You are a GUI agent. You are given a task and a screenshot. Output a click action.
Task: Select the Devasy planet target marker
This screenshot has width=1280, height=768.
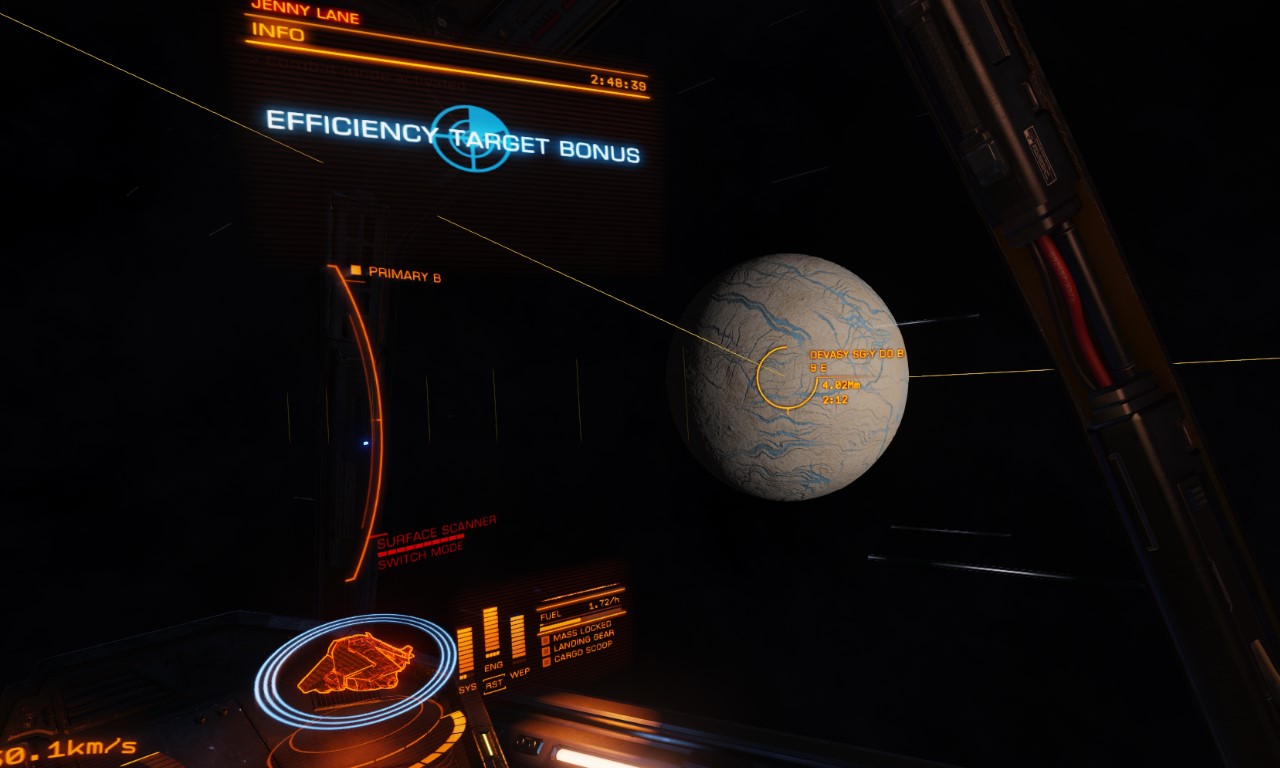(788, 377)
